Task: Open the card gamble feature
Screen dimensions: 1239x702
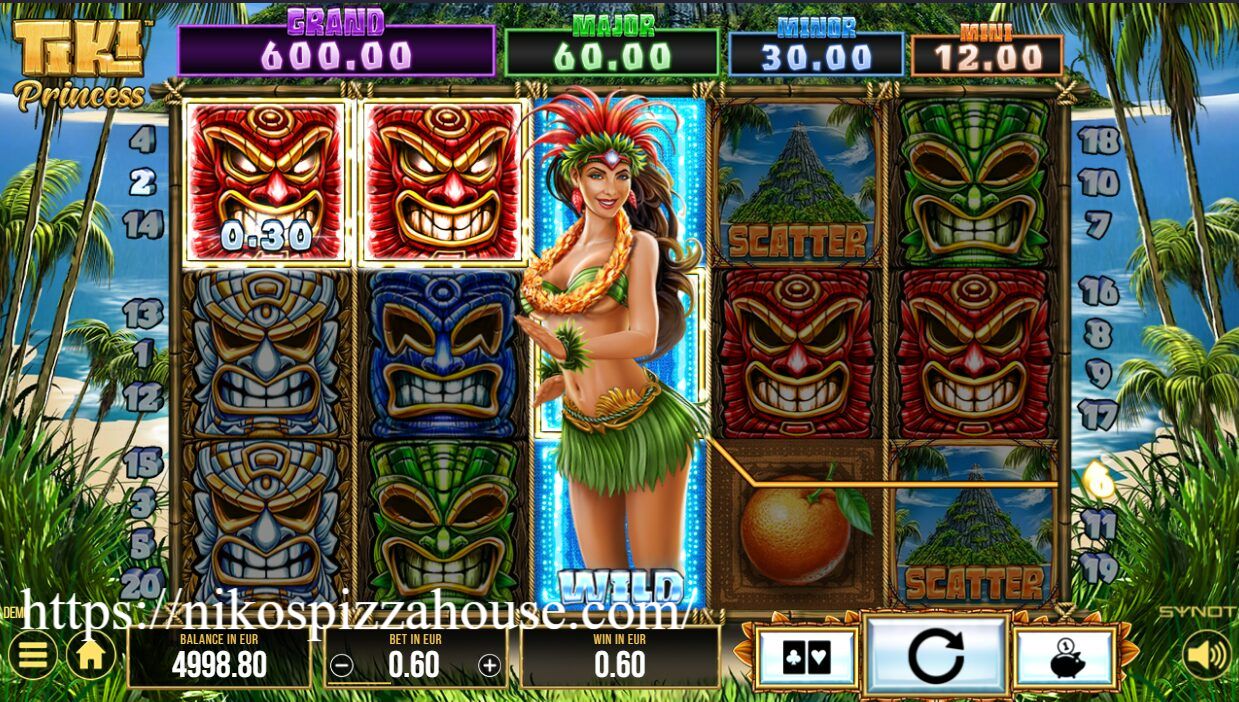Action: pos(806,658)
